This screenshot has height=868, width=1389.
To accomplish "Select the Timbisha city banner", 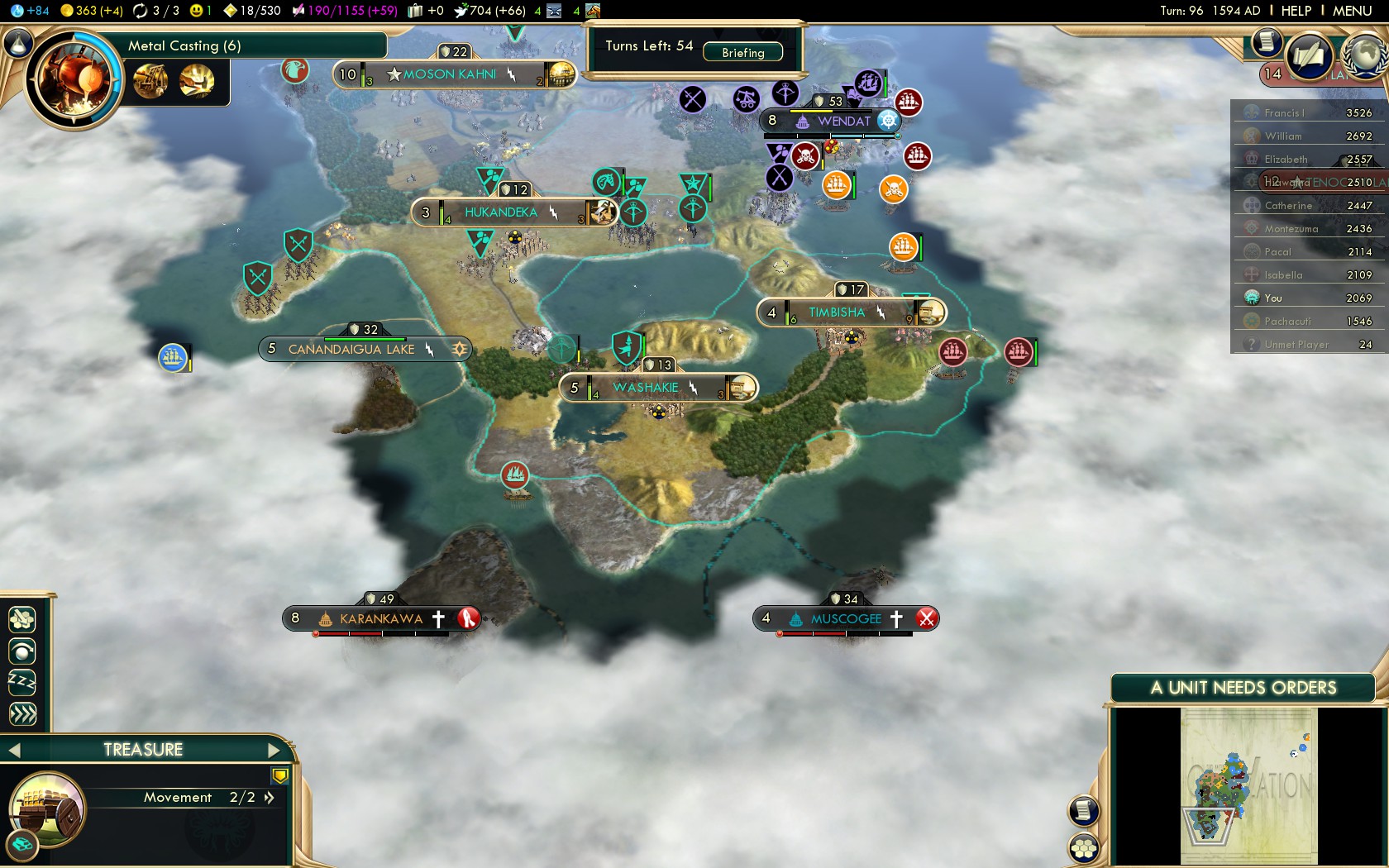I will (x=837, y=312).
